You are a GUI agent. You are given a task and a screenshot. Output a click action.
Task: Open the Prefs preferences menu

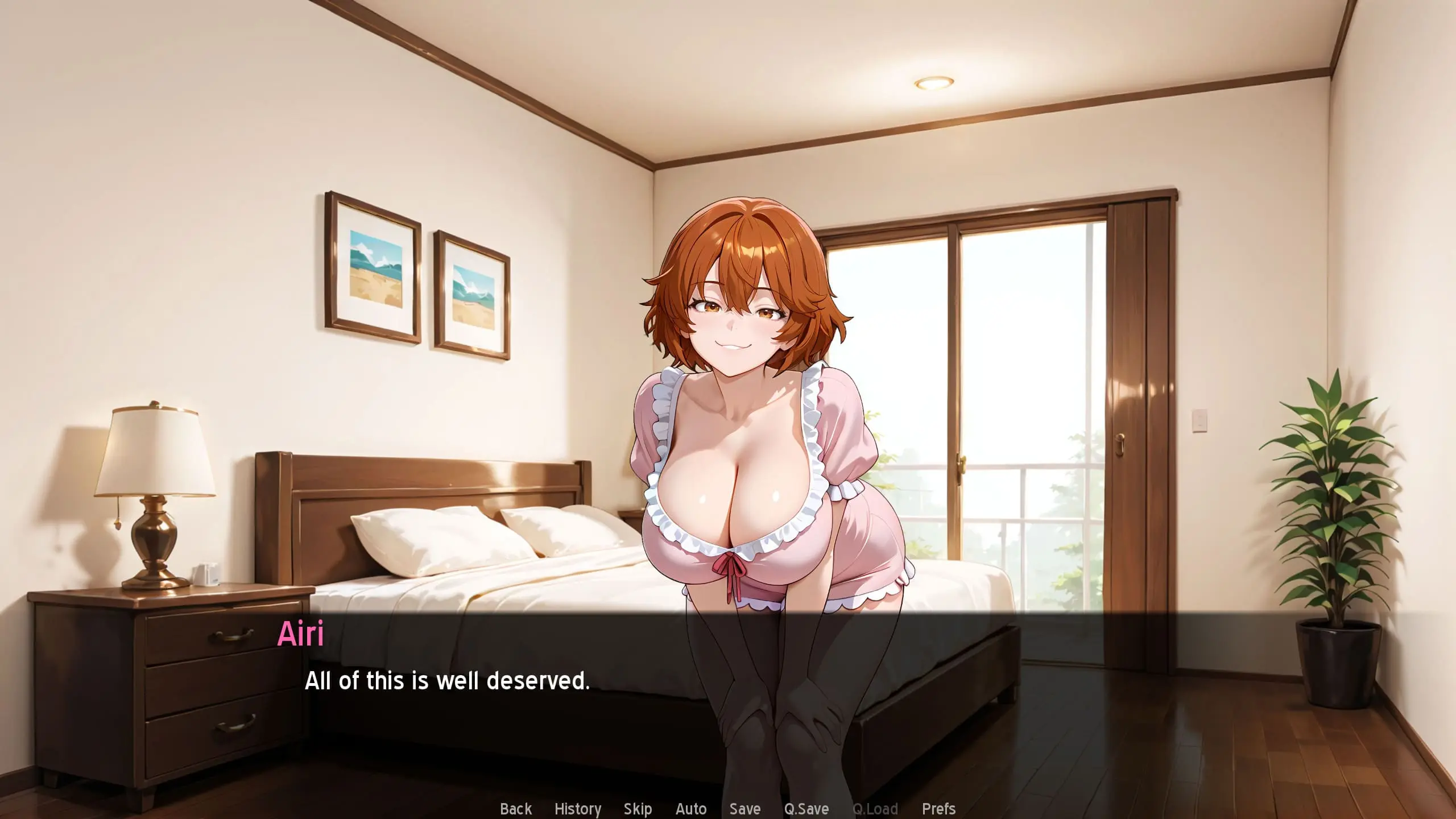click(x=938, y=808)
